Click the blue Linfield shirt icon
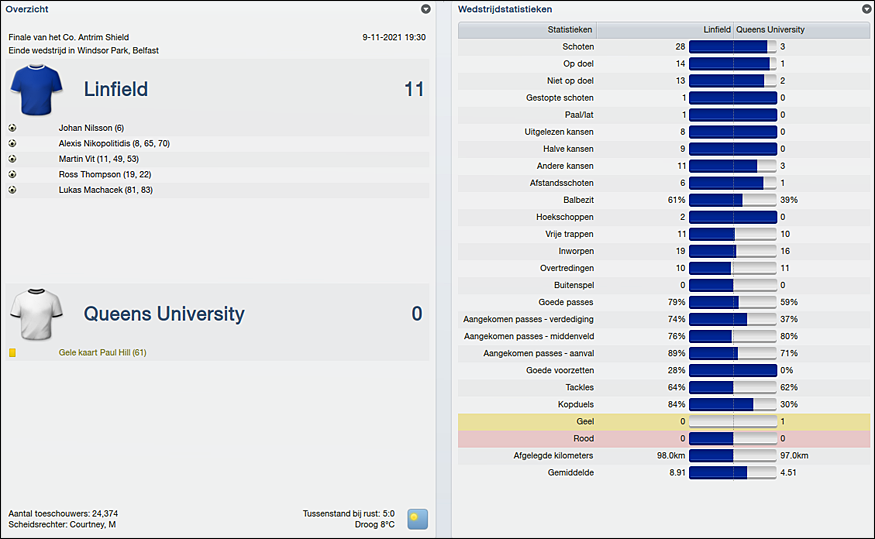The image size is (875, 539). [37, 89]
